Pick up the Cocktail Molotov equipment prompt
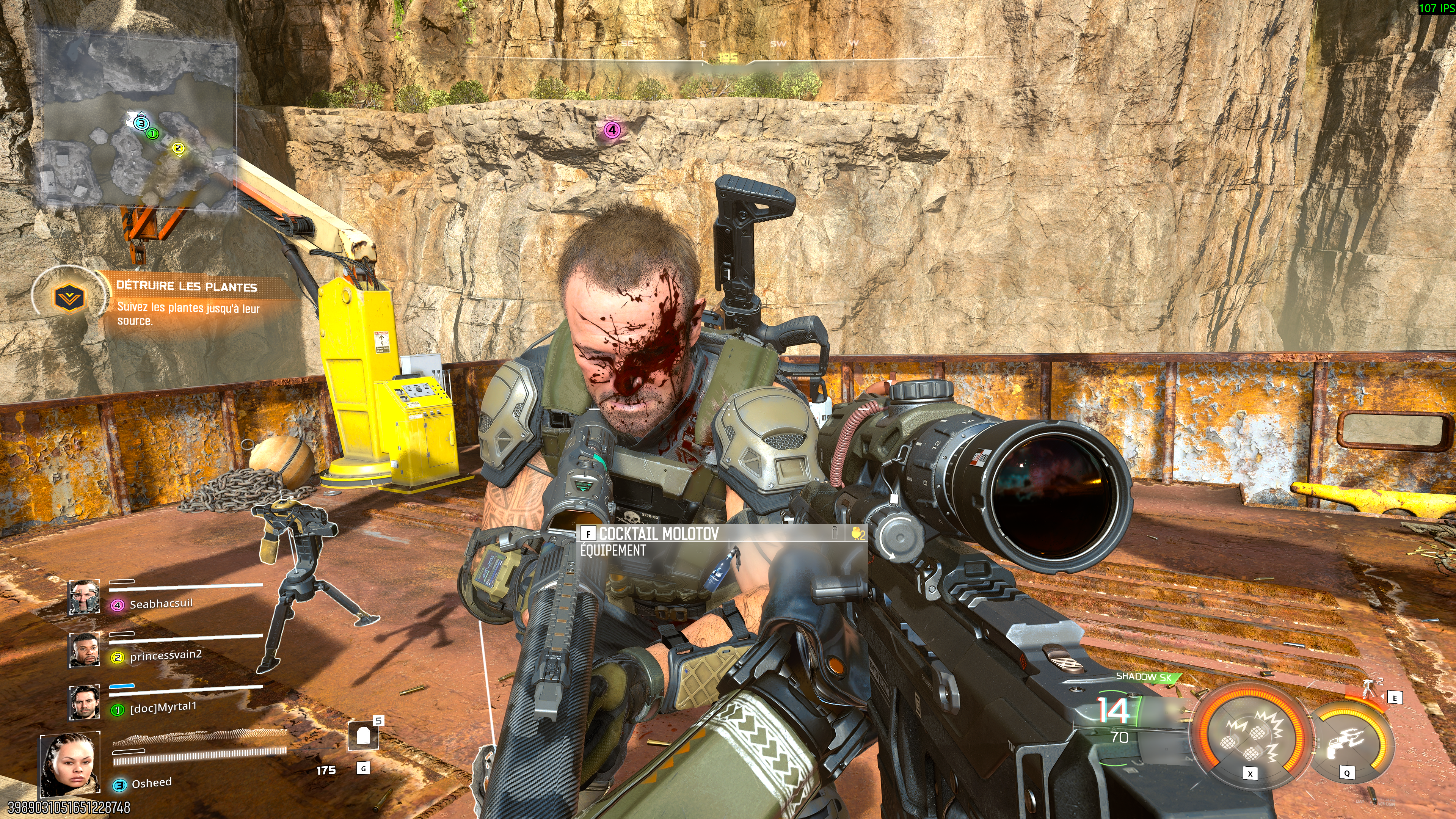Viewport: 1456px width, 819px height. click(x=659, y=533)
